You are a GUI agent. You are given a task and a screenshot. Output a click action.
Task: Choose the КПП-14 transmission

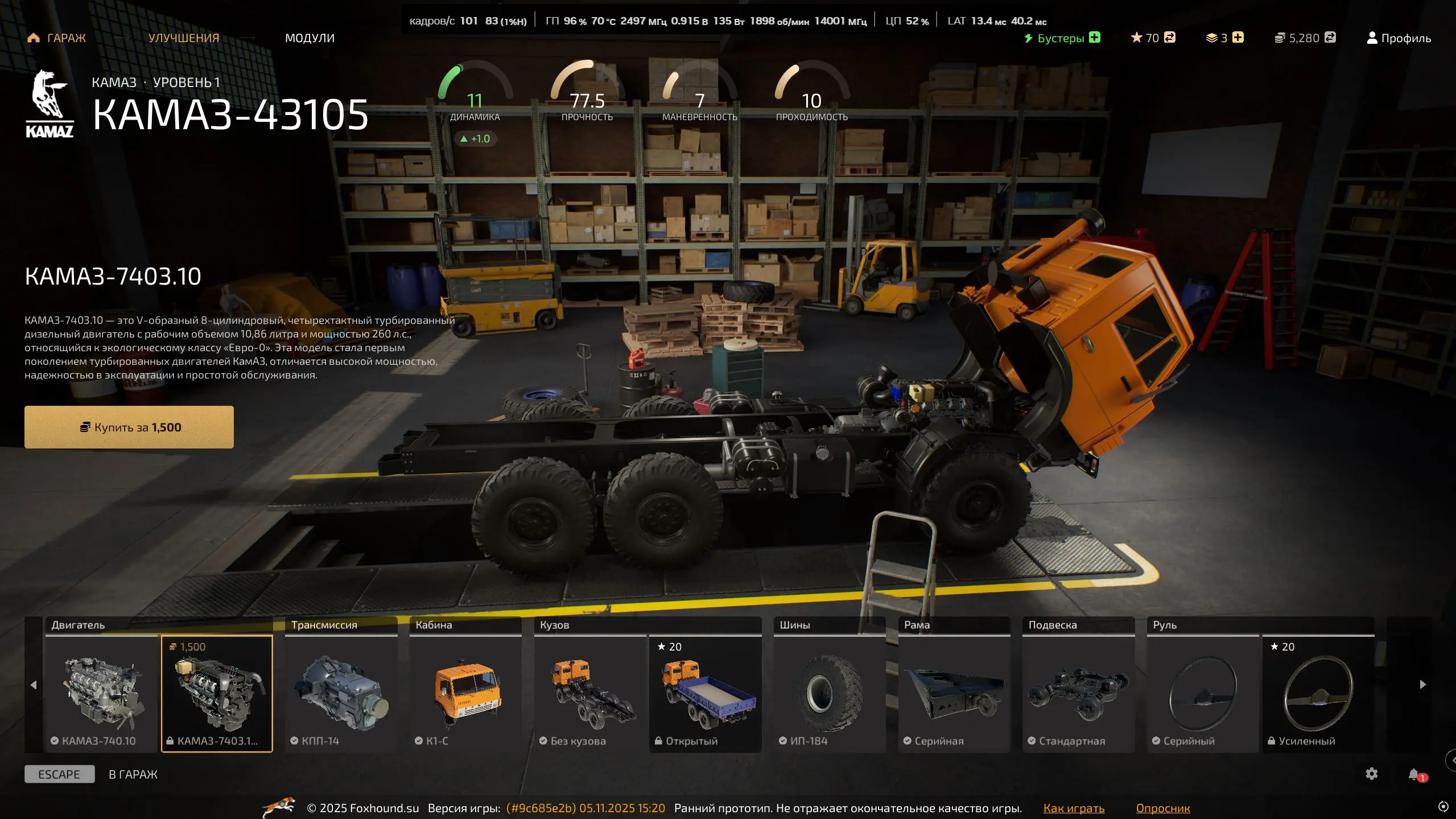click(x=341, y=693)
